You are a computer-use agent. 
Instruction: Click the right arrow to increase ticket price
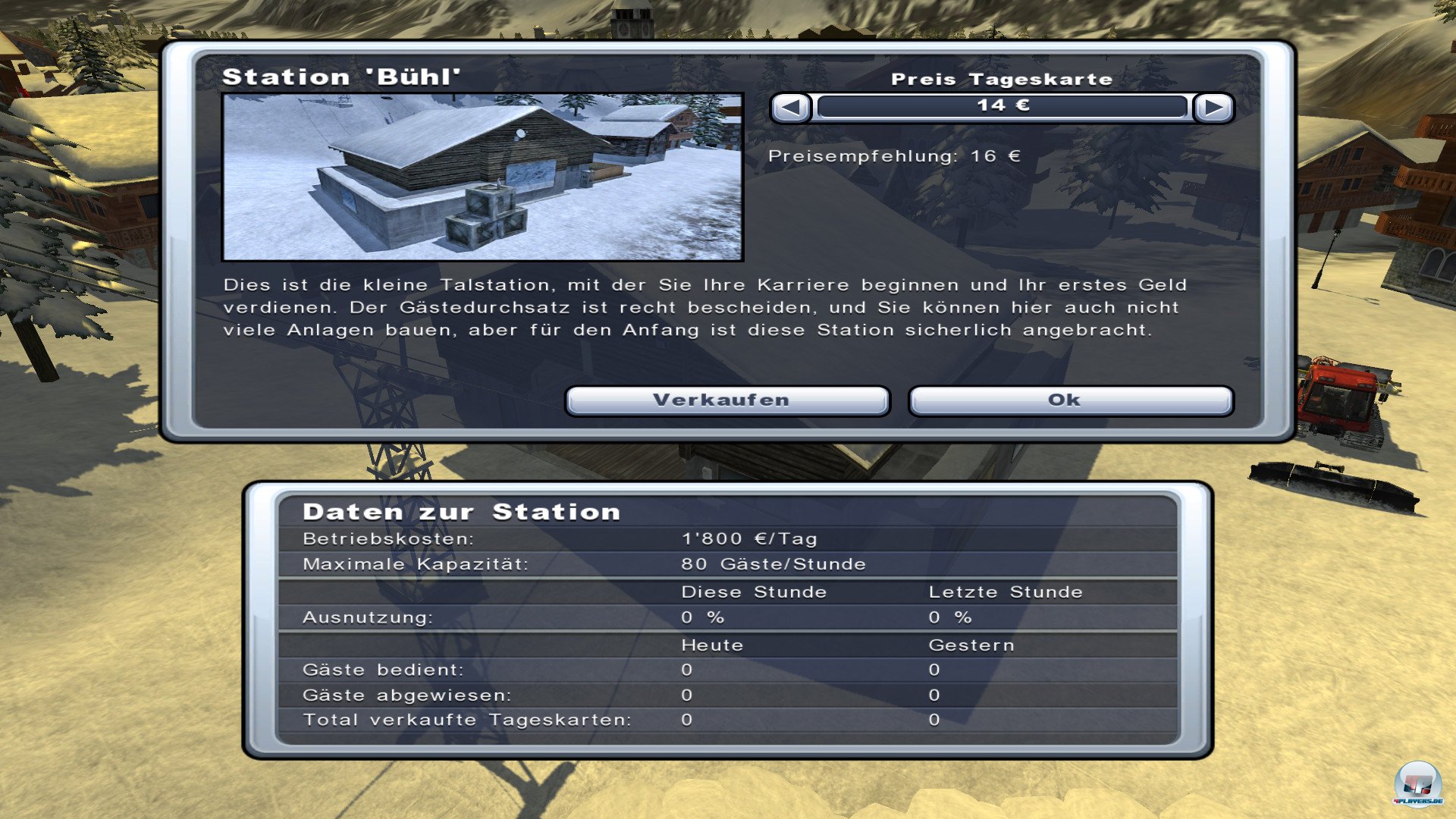[1214, 108]
